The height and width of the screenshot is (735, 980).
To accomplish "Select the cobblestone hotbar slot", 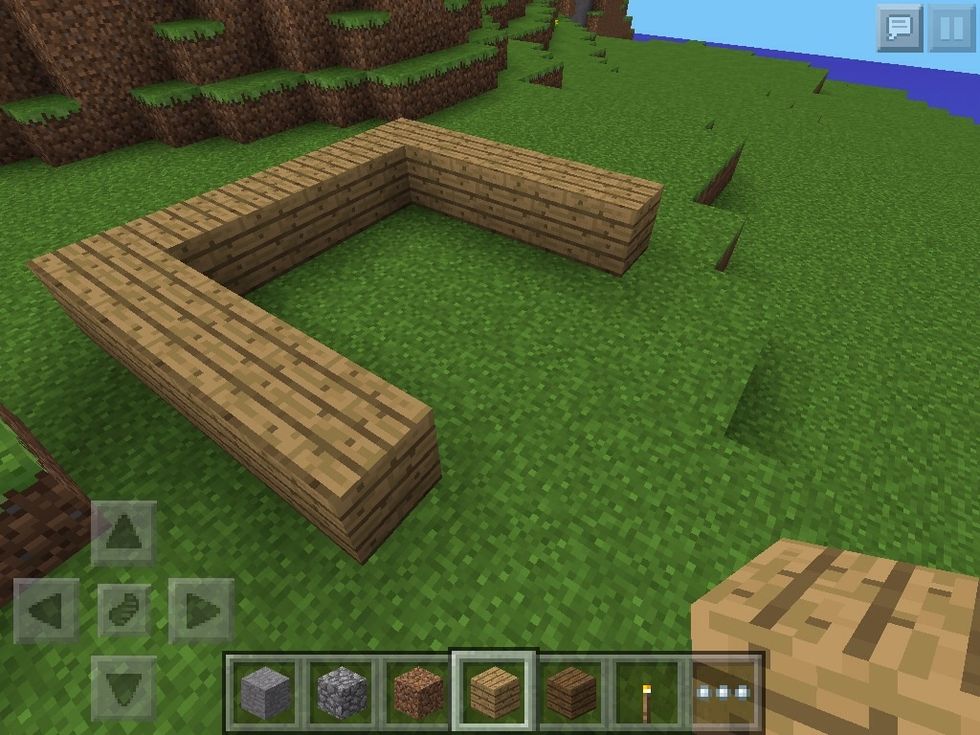I will point(341,691).
